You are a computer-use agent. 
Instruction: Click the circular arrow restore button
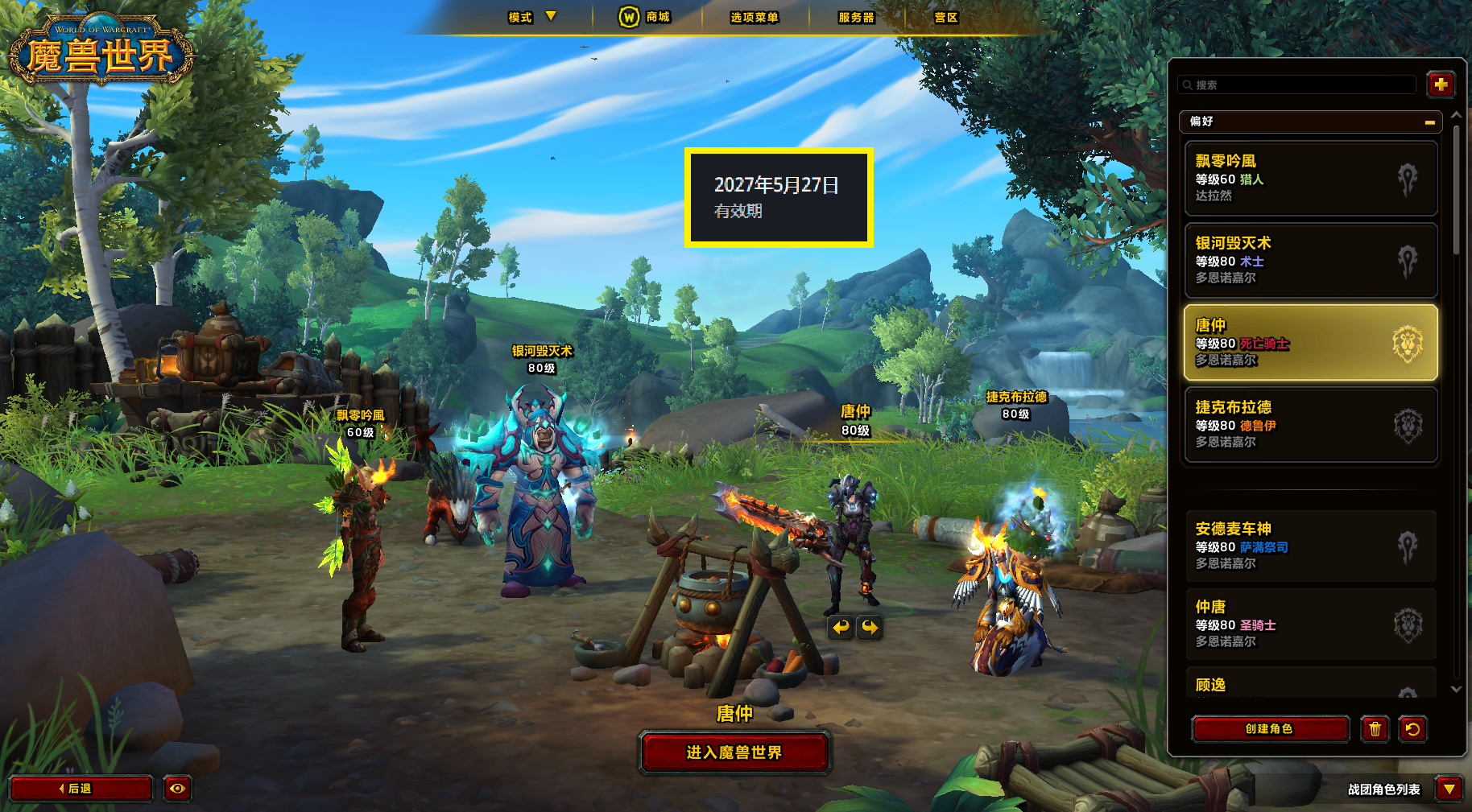1412,729
